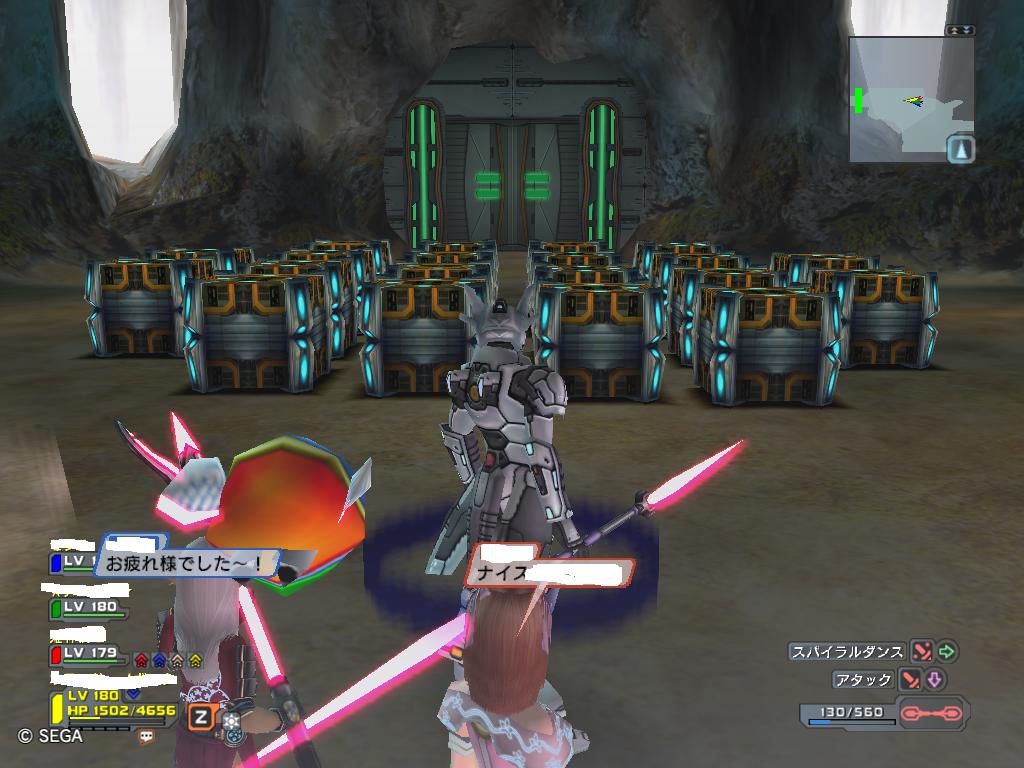The height and width of the screenshot is (768, 1024).
Task: Click the purple down arrow beside アタック
Action: (935, 680)
